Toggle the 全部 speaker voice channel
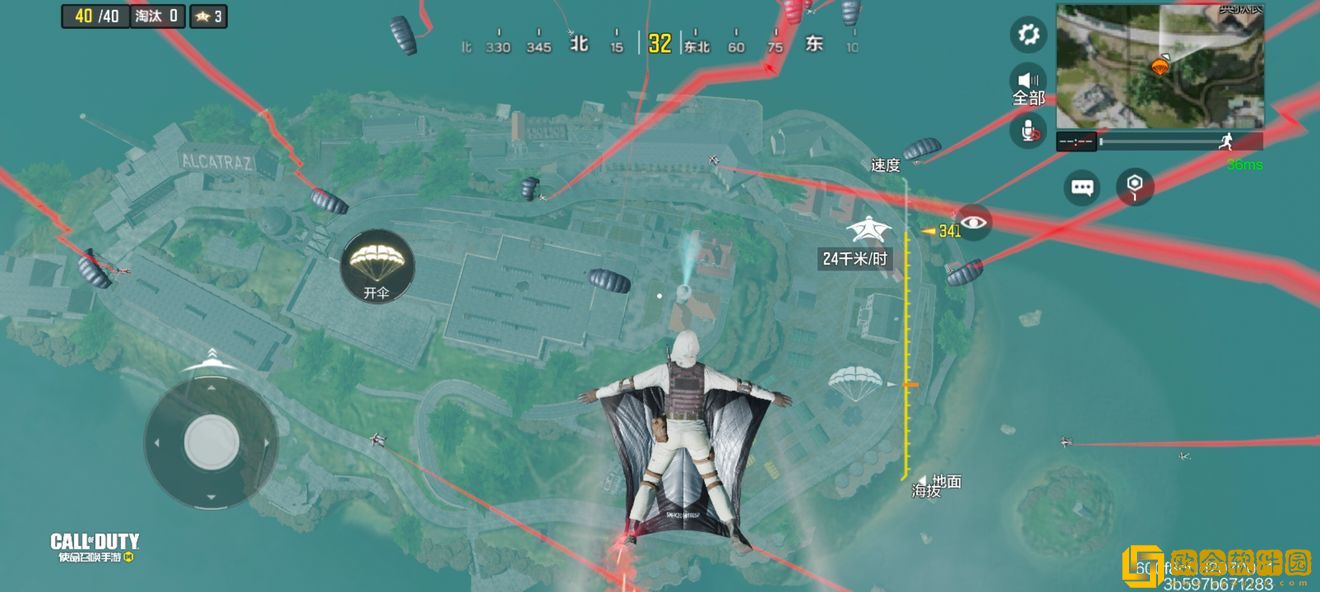This screenshot has width=1320, height=592. pos(1028,84)
